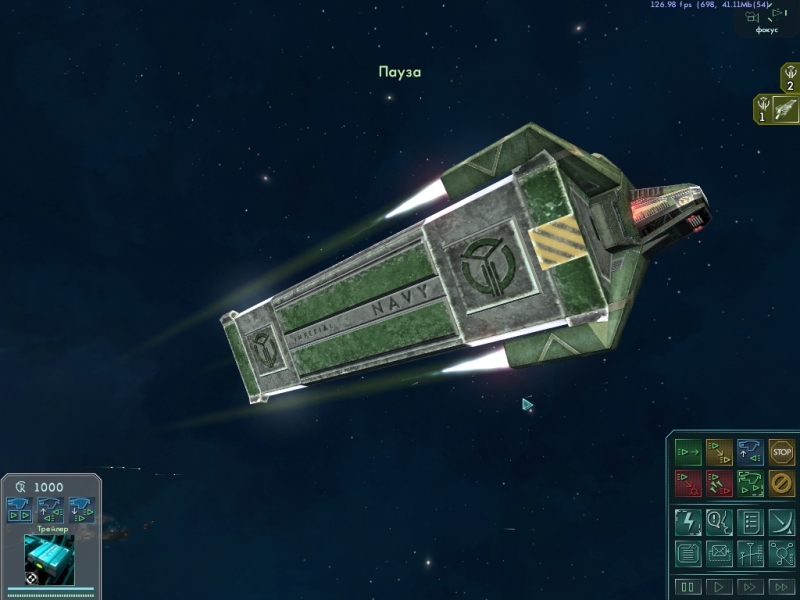This screenshot has width=800, height=600.
Task: Click the orange STOP order button
Action: [782, 452]
